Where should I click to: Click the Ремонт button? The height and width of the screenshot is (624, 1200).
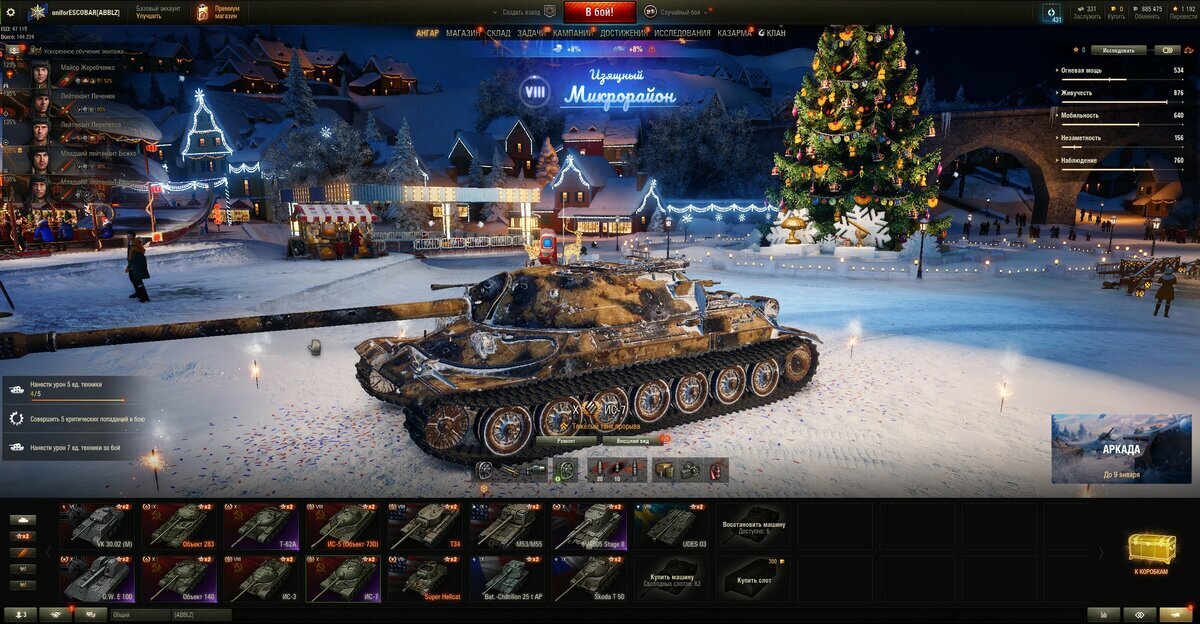click(567, 440)
